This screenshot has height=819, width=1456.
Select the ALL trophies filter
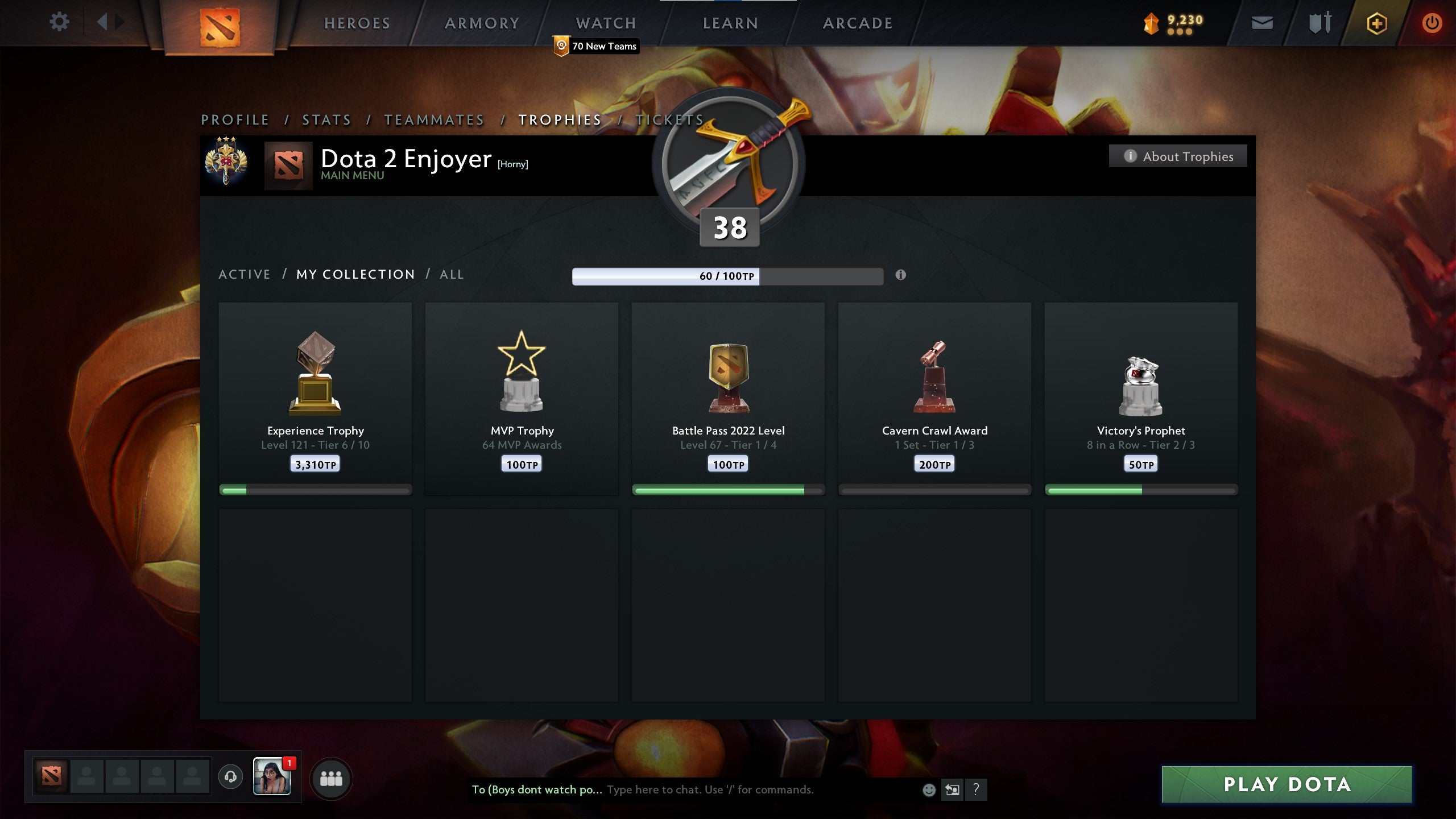click(451, 274)
